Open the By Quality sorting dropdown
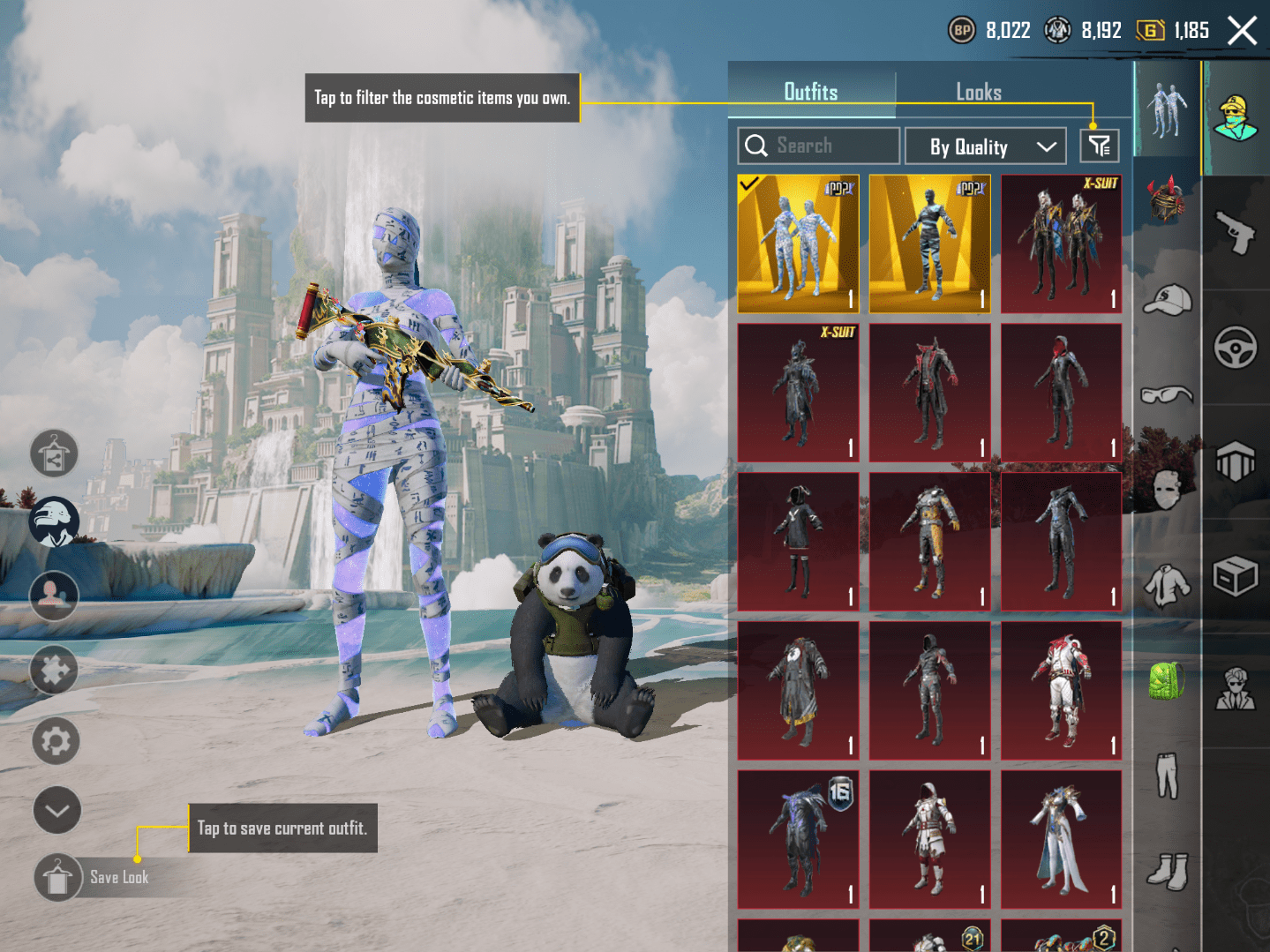Image resolution: width=1270 pixels, height=952 pixels. (x=986, y=146)
